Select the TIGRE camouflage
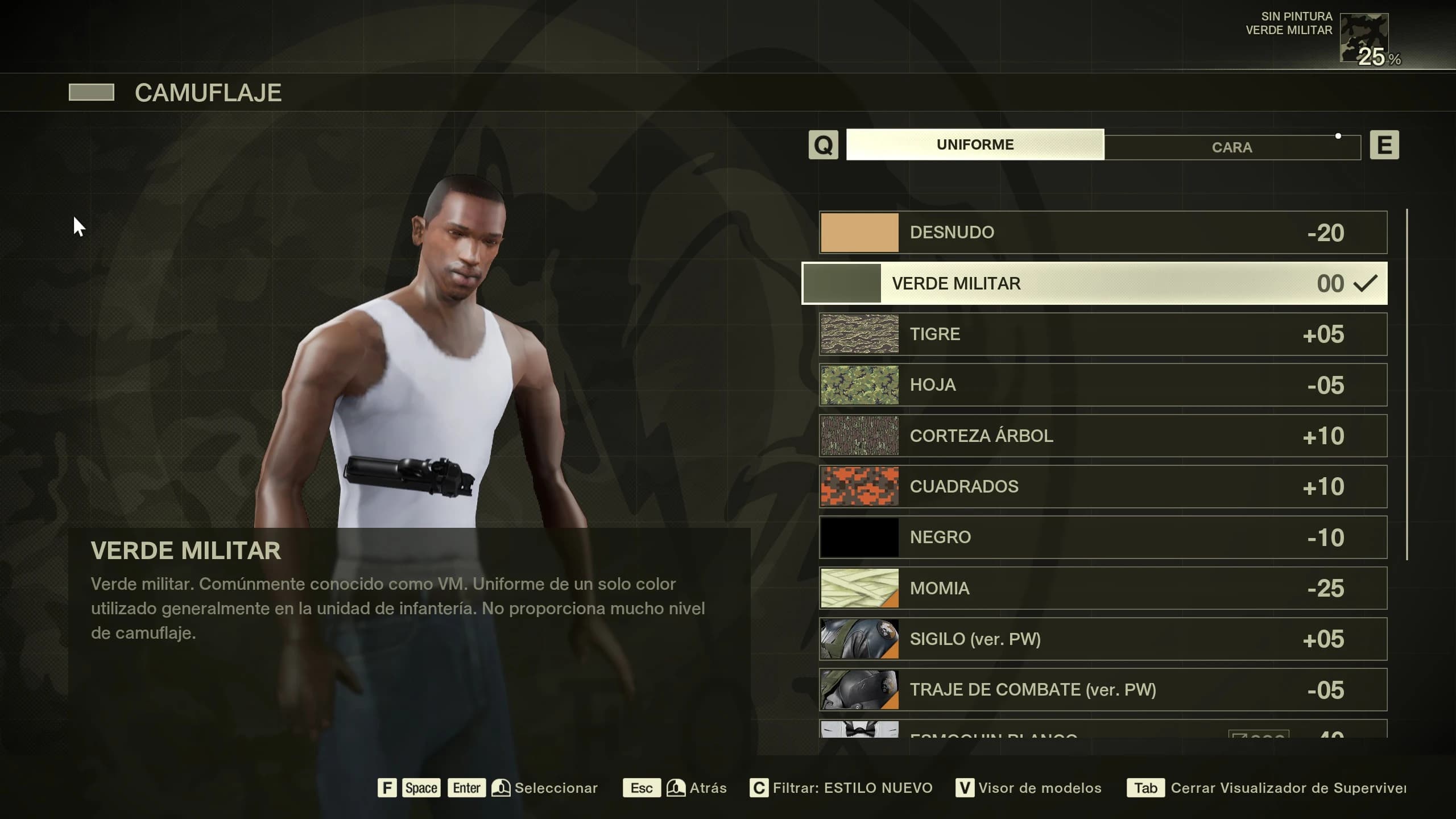Screen dimensions: 1456x819 tap(1098, 334)
